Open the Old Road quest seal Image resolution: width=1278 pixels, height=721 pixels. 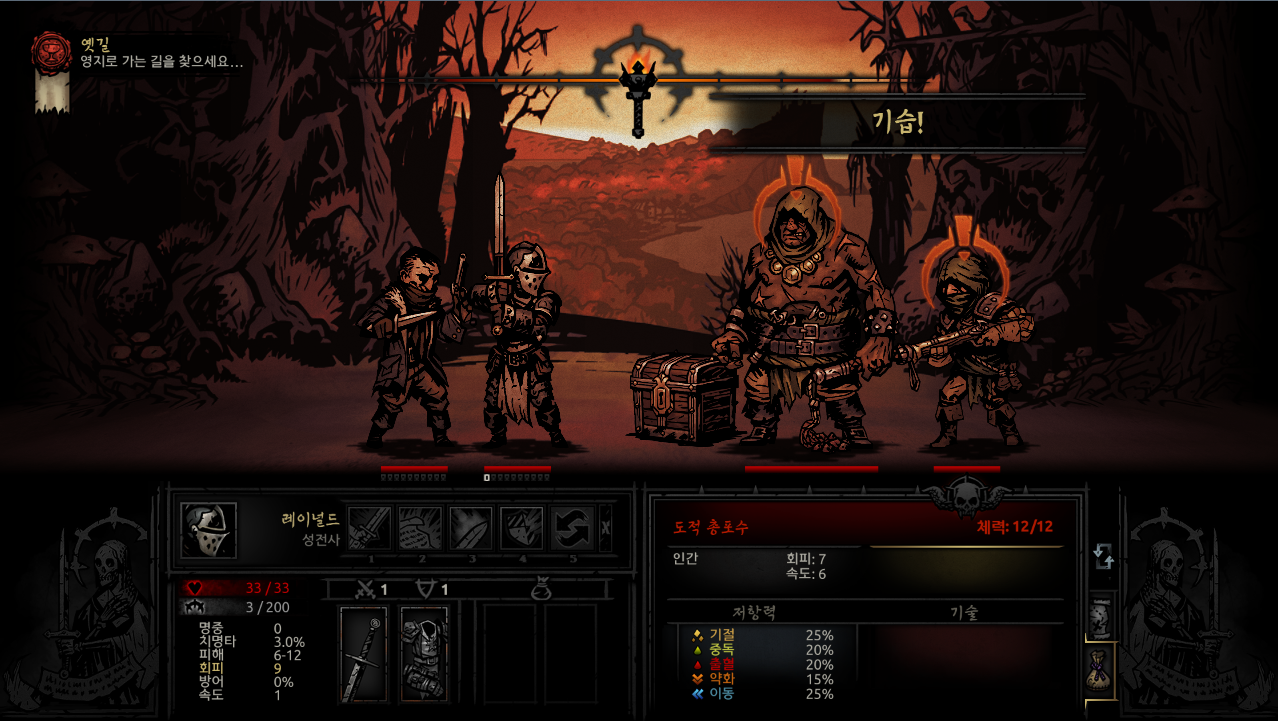[x=51, y=53]
